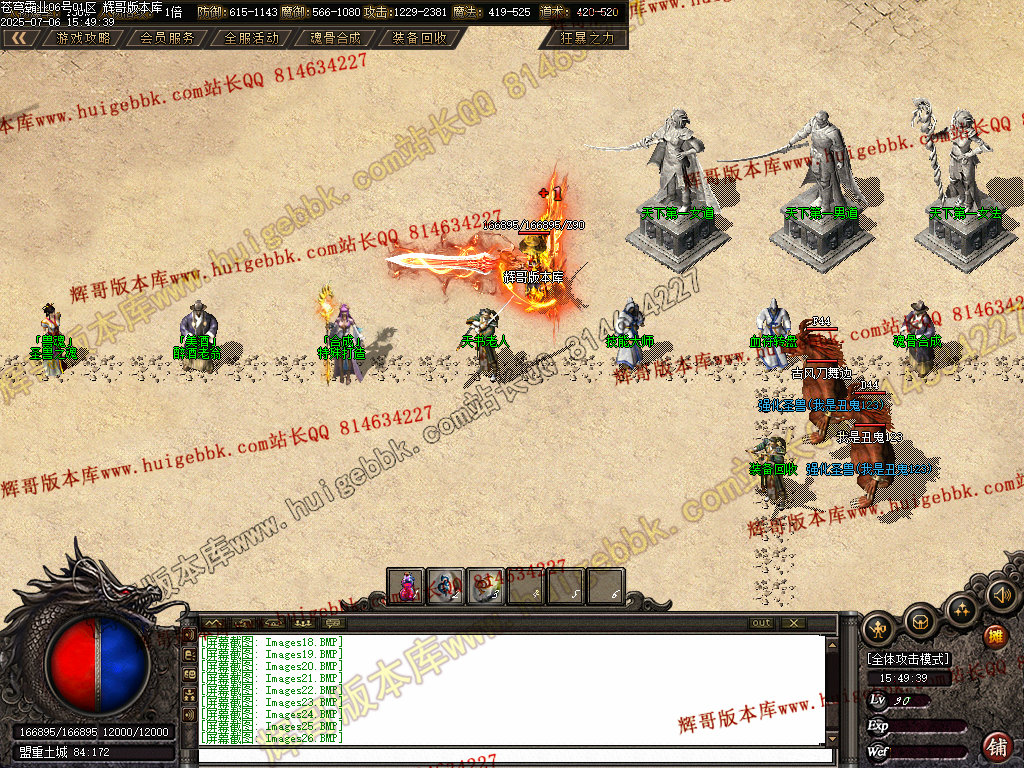This screenshot has height=768, width=1024.
Task: Open the 魂骨合成 soul bone synthesis
Action: (x=336, y=38)
